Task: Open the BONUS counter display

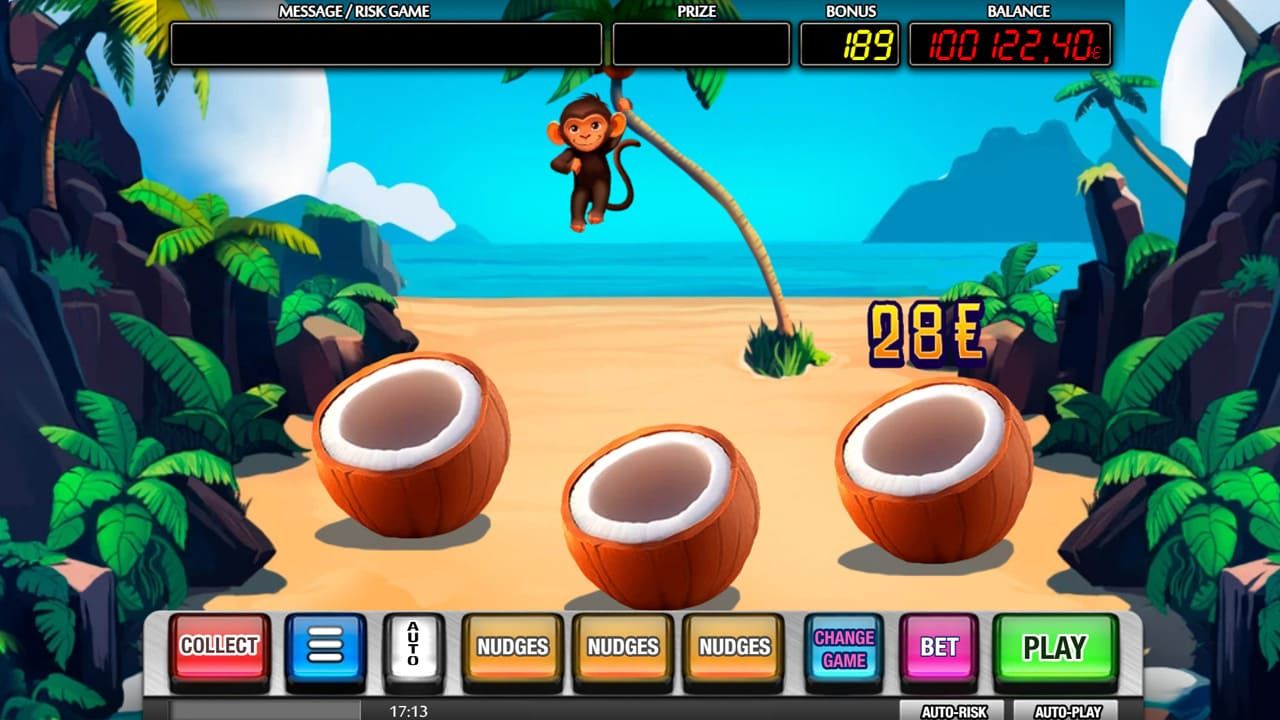Action: tap(848, 43)
